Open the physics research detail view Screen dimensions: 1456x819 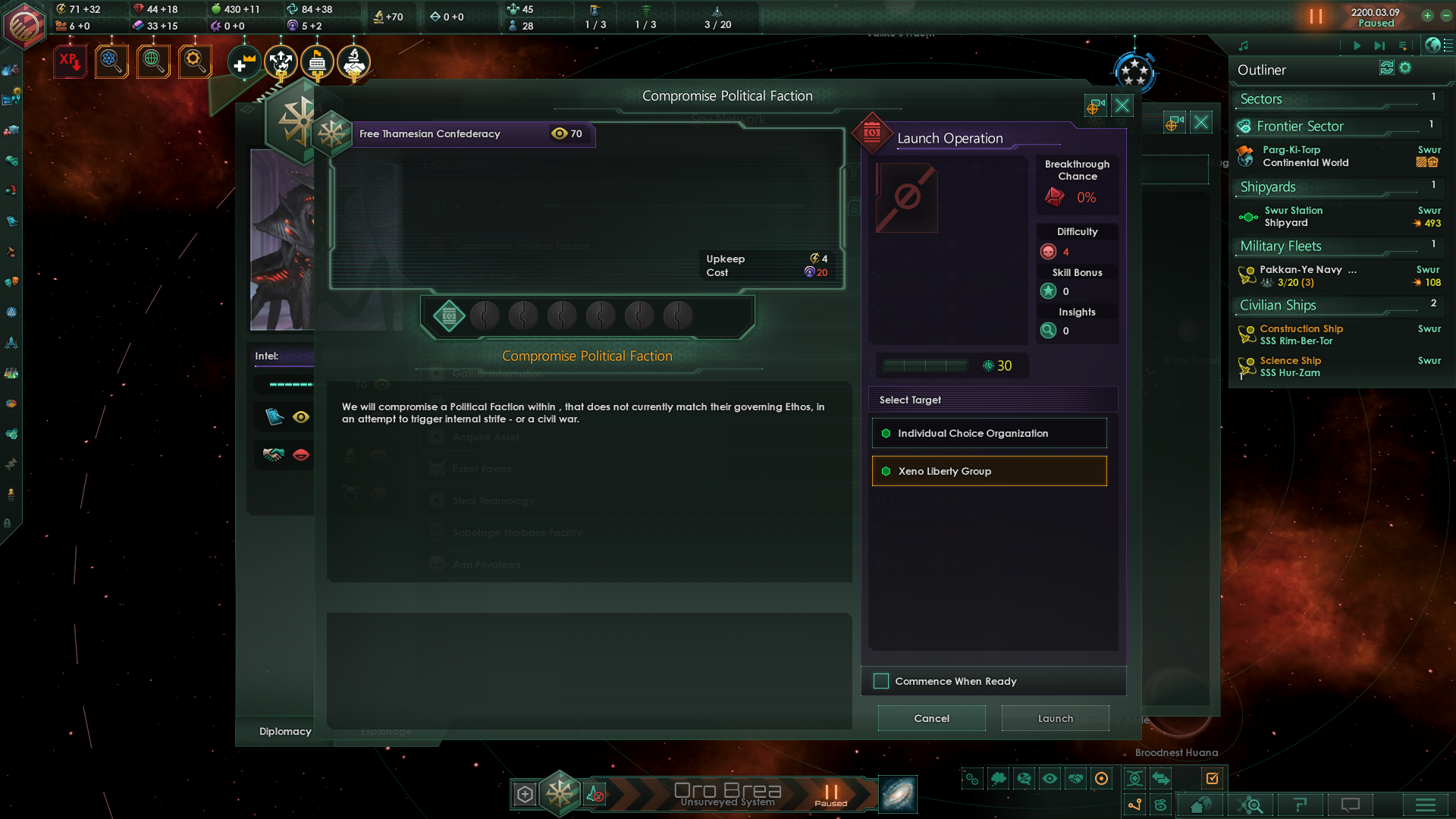[111, 61]
